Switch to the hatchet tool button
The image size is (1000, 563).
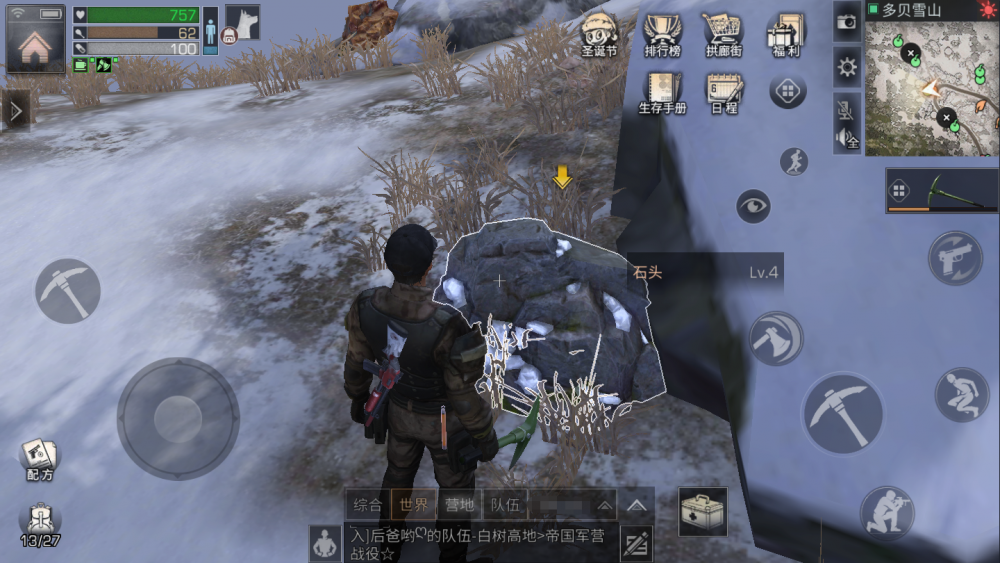point(775,338)
